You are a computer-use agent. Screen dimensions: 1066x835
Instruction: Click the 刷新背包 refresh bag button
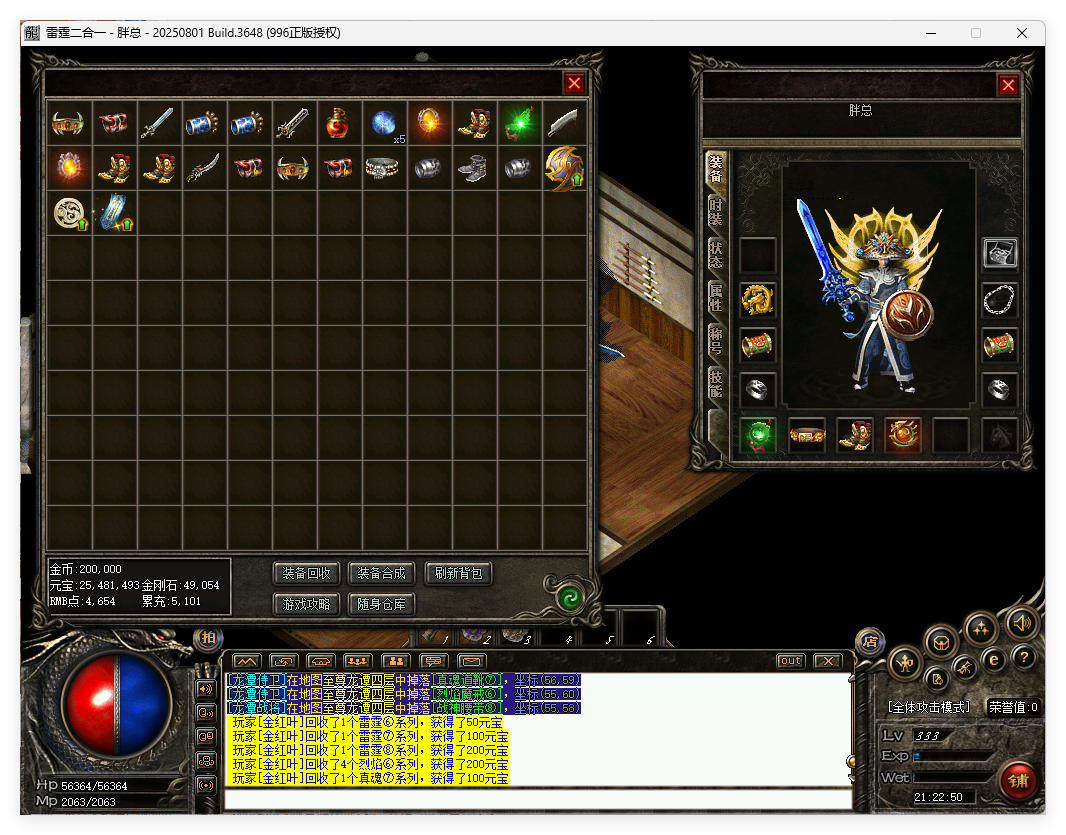coord(459,574)
